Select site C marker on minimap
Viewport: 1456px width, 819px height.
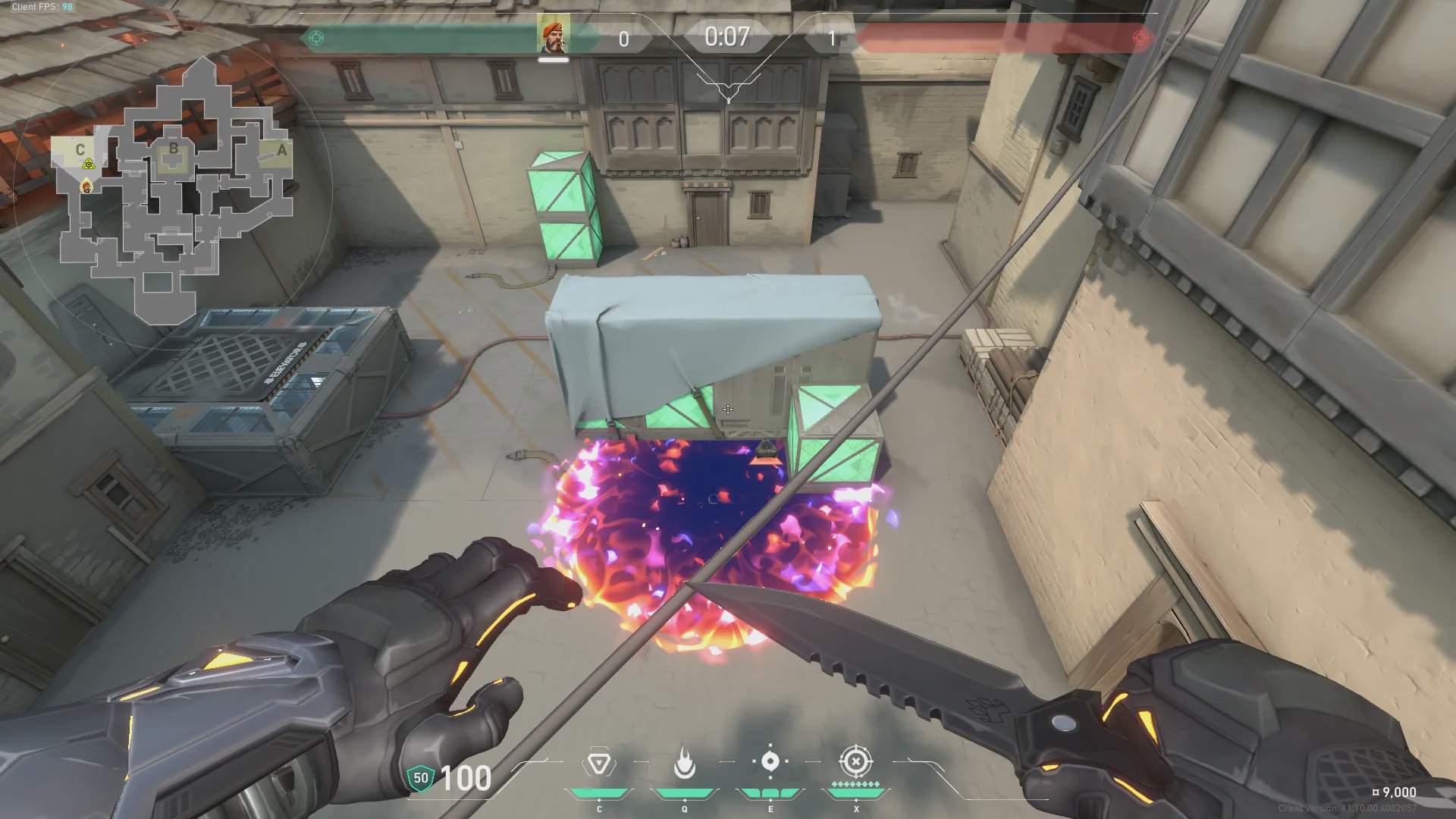[x=80, y=149]
